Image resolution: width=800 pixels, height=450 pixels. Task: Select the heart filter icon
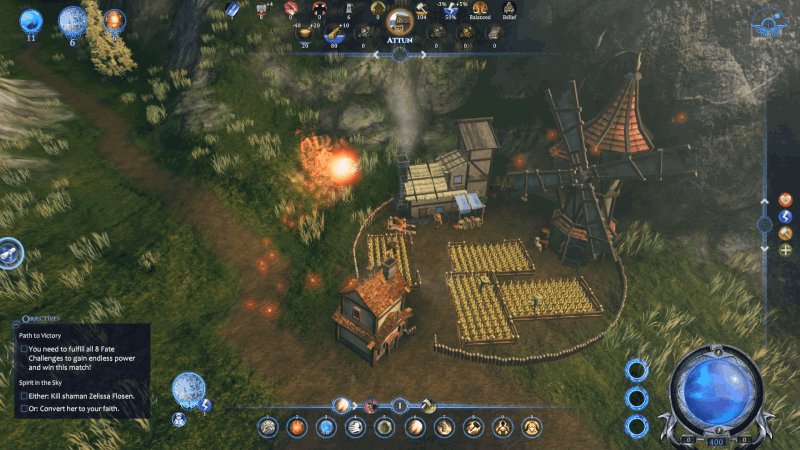click(x=785, y=199)
